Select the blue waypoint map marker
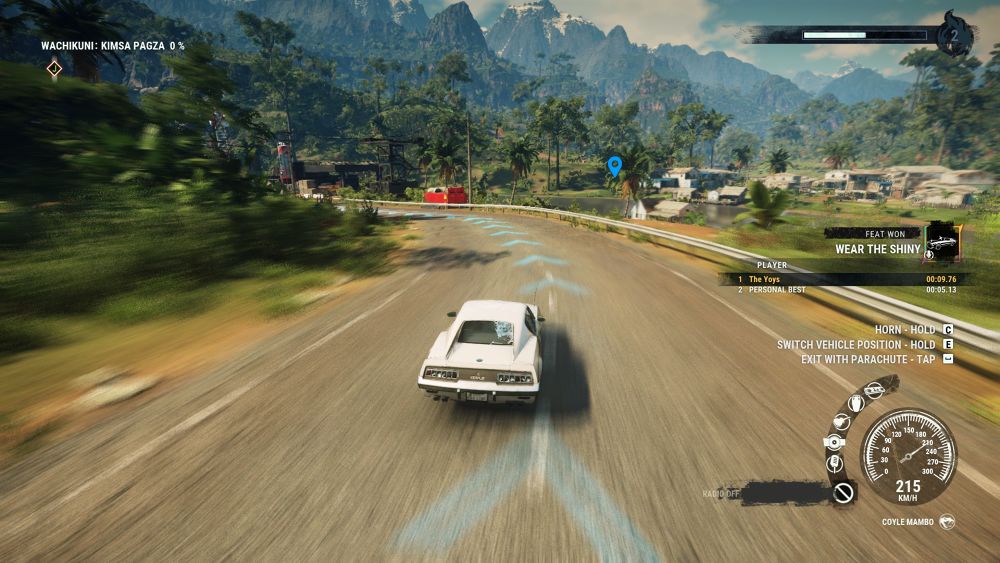This screenshot has width=1000, height=563. (x=614, y=165)
